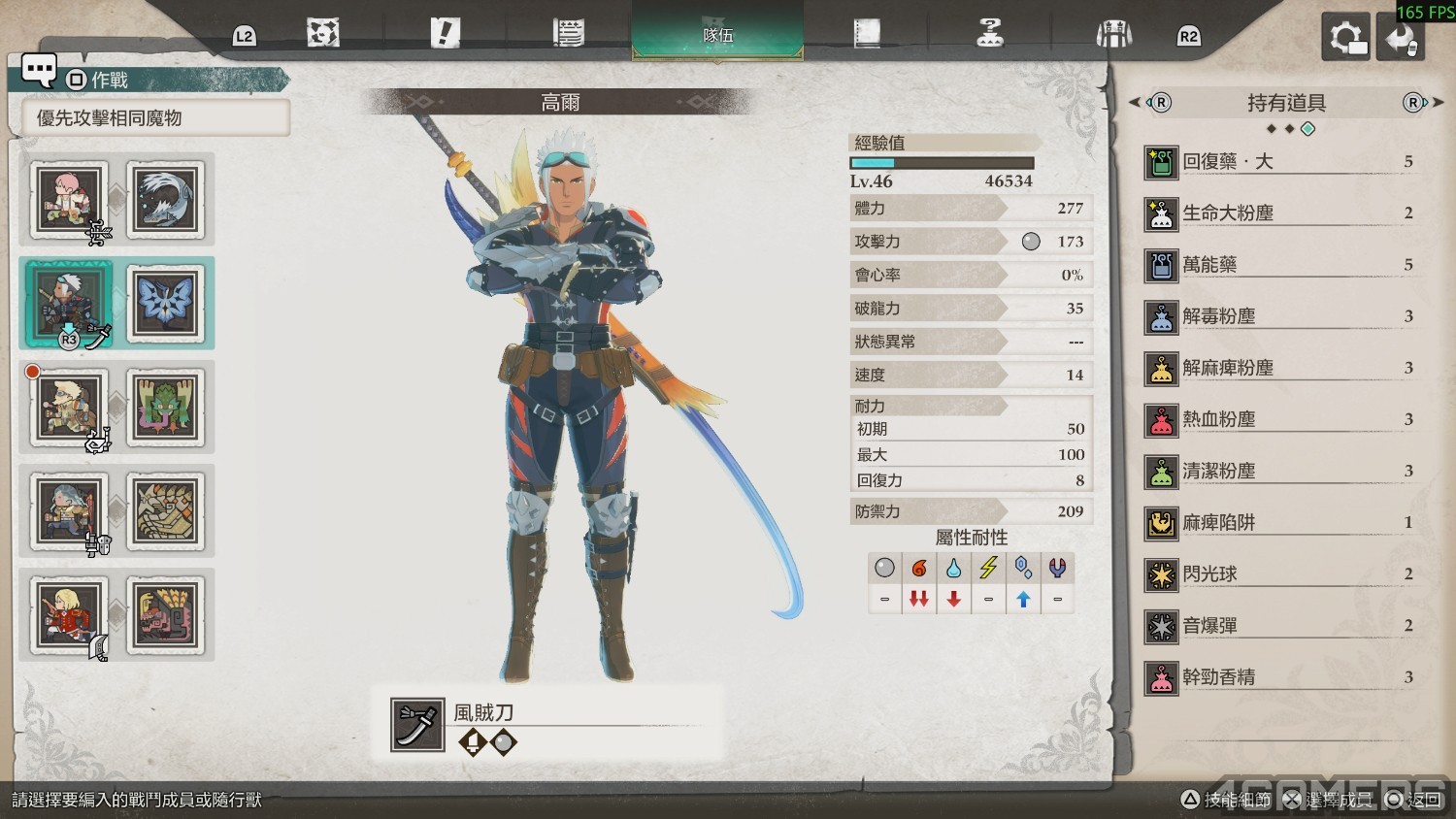The image size is (1456, 819).
Task: Choose the blue butterfly monster slot
Action: coord(167,303)
